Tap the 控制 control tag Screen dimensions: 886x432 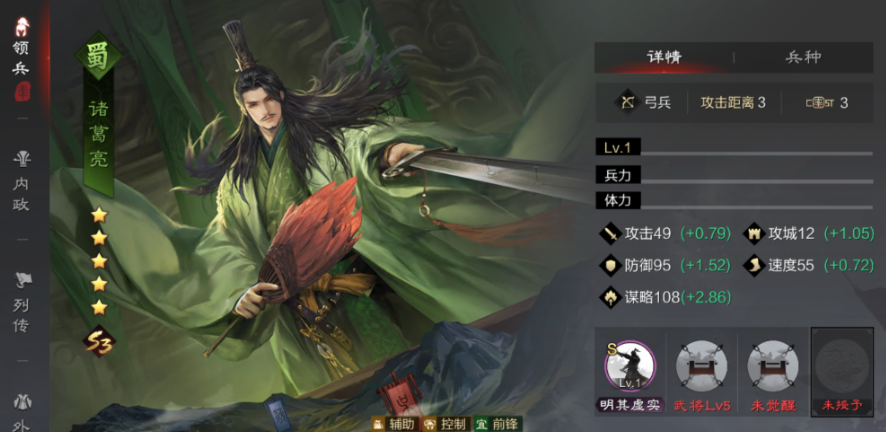coord(444,423)
